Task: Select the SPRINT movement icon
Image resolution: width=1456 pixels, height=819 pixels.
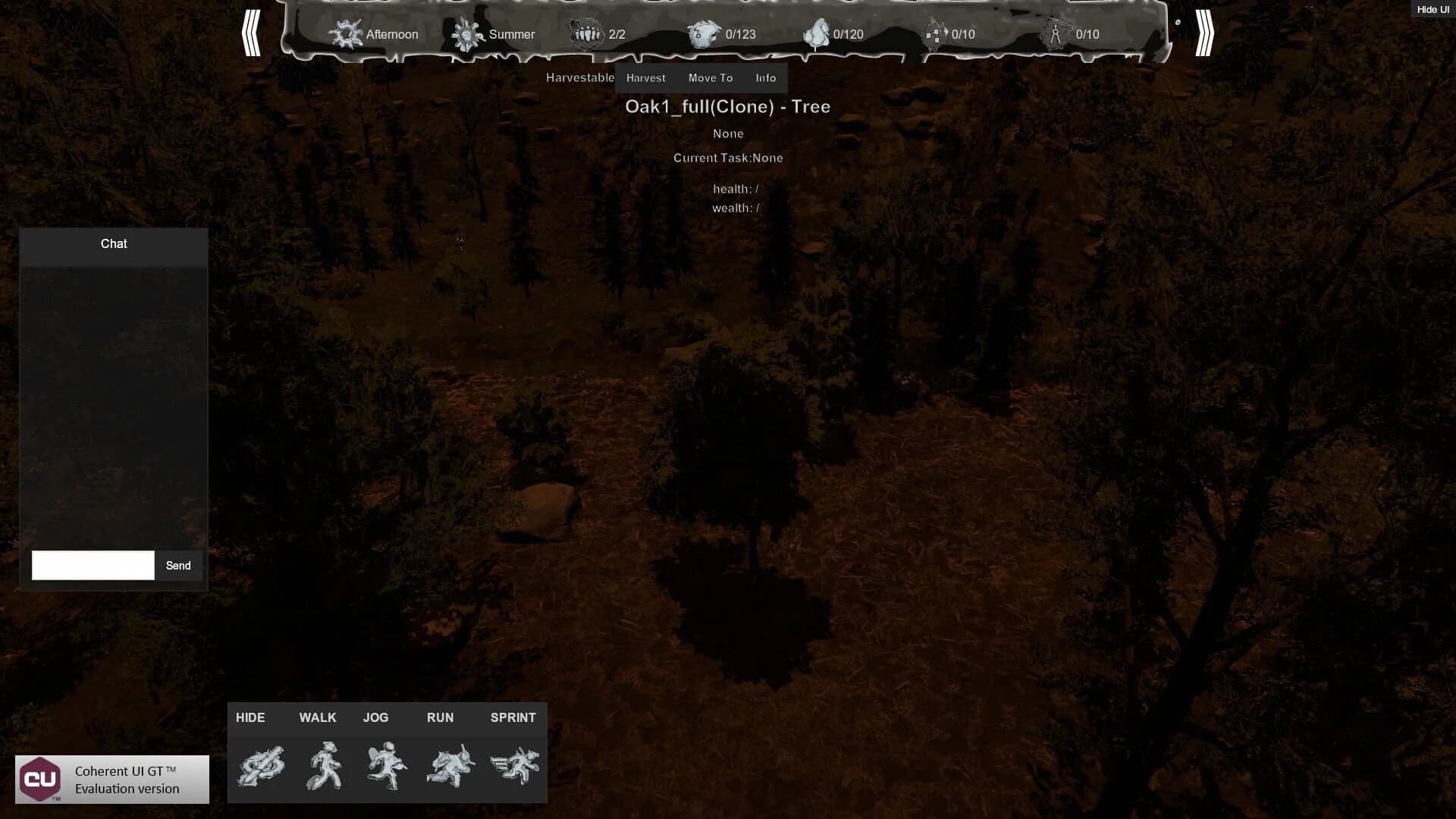Action: point(513,766)
